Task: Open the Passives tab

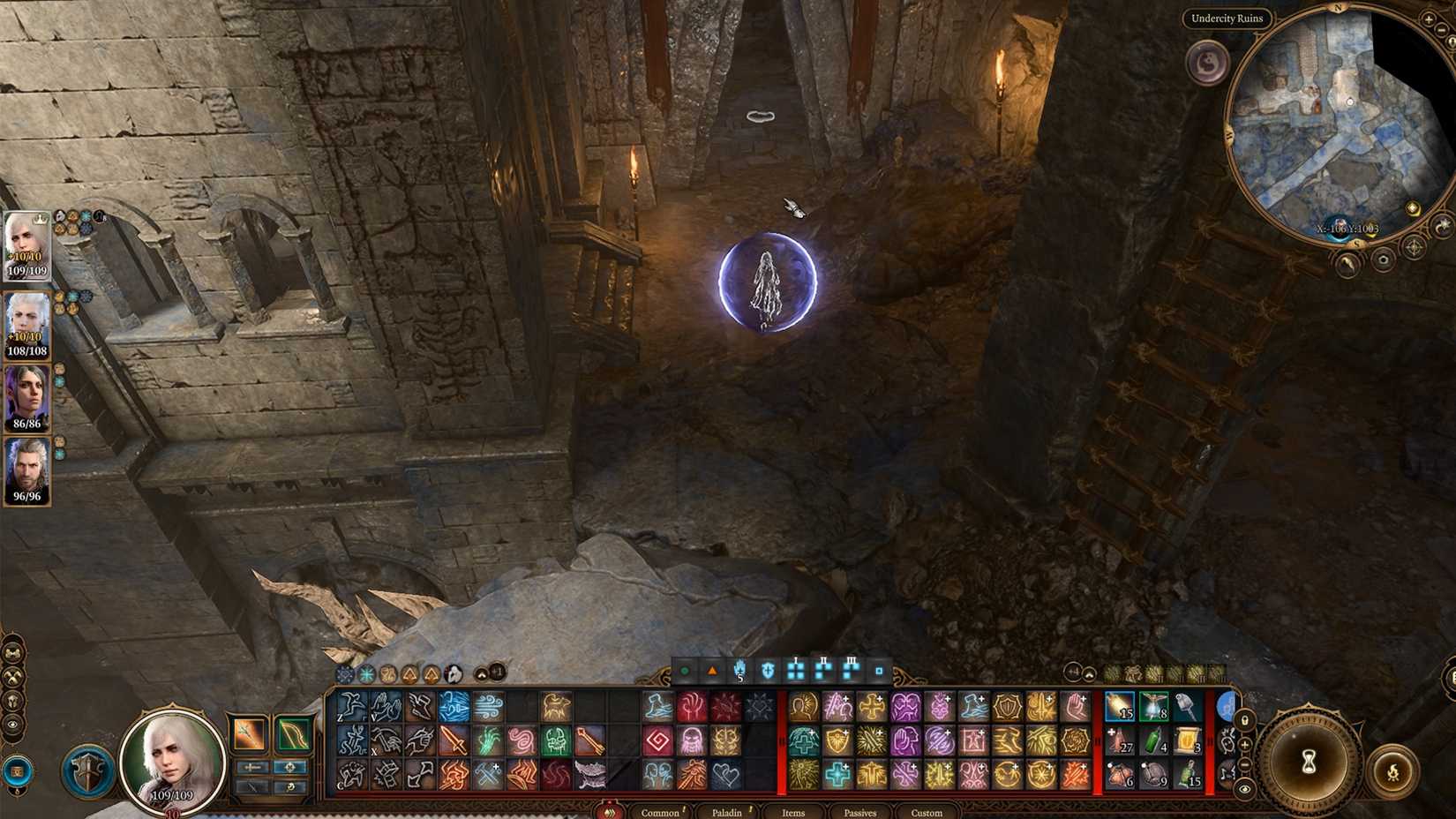Action: (x=859, y=814)
